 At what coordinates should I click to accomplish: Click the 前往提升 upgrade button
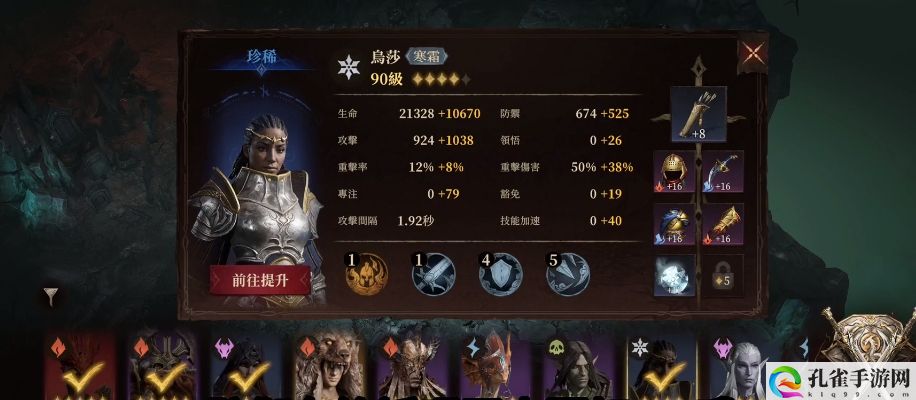260,280
